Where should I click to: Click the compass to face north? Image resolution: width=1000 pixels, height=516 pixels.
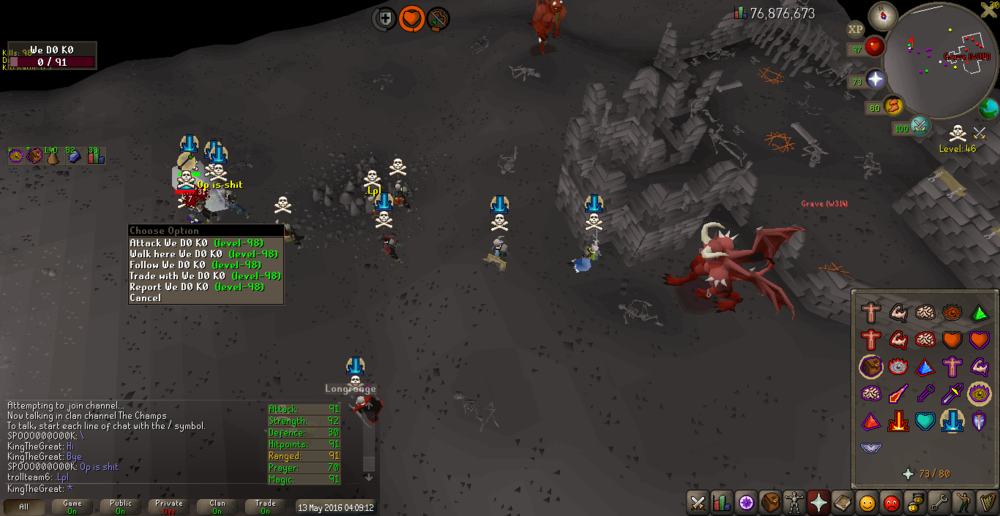(x=882, y=15)
